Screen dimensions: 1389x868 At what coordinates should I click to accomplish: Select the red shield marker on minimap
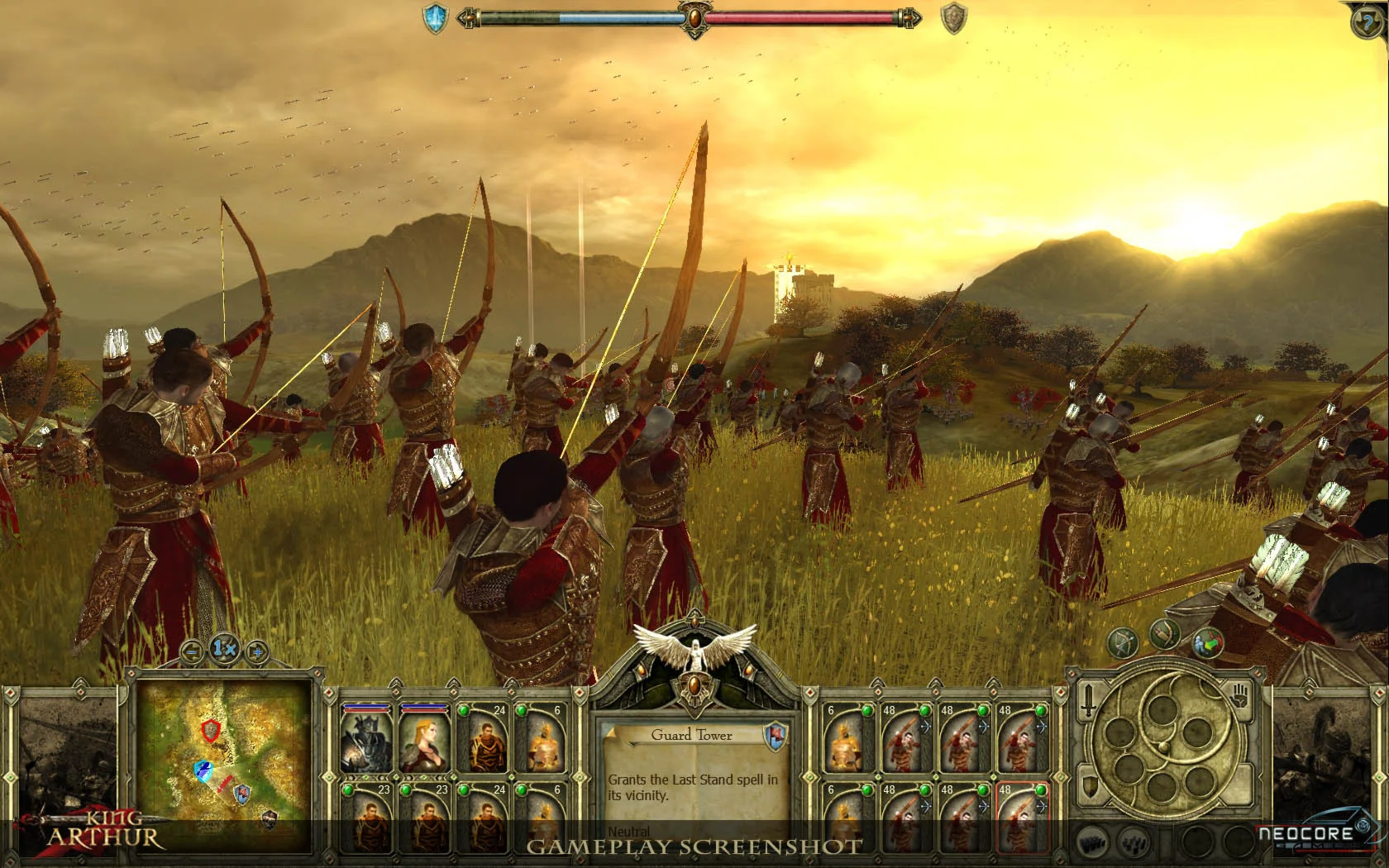[x=212, y=729]
